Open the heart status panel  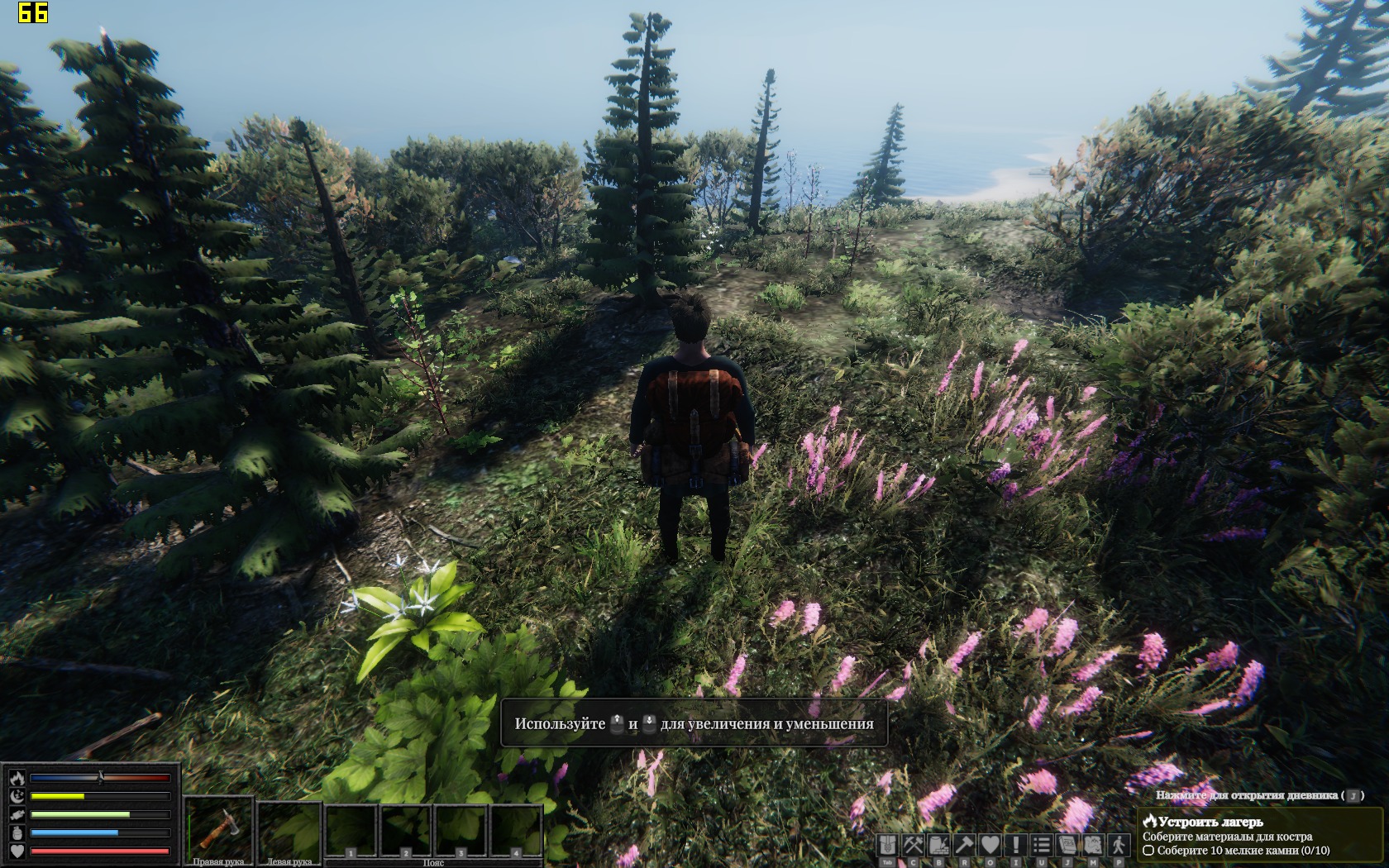pos(990,845)
